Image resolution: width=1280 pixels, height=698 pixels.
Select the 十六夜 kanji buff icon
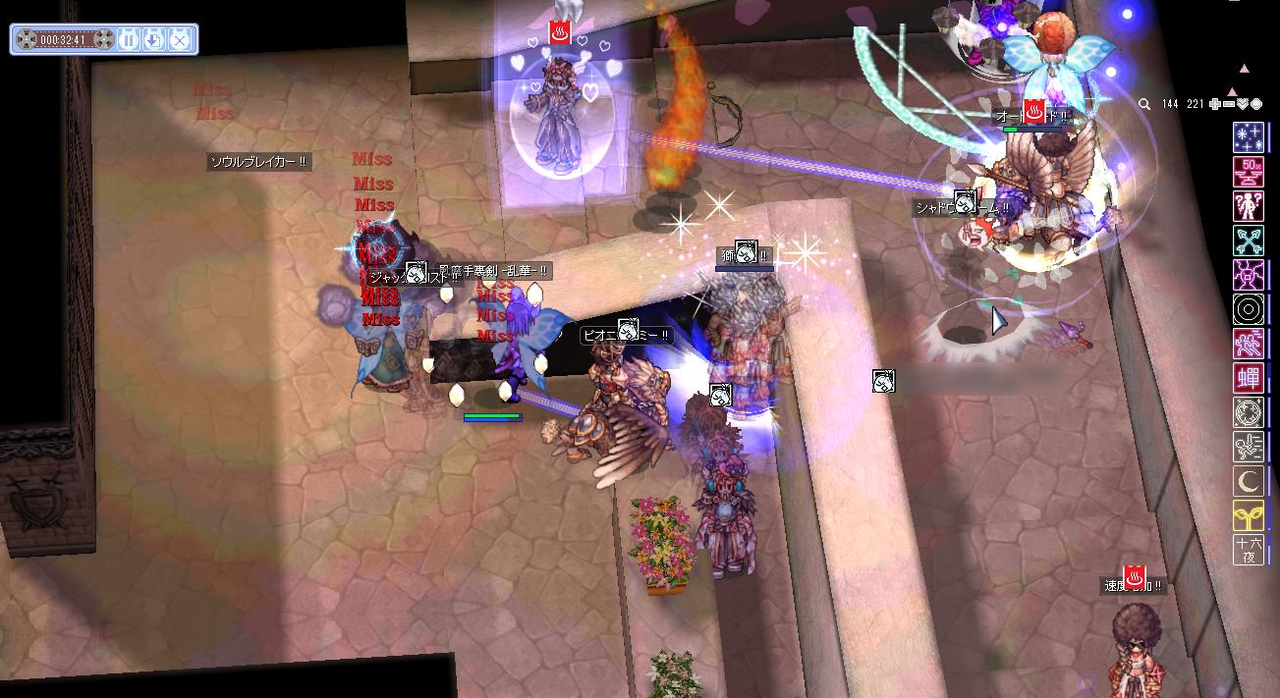pos(1248,549)
